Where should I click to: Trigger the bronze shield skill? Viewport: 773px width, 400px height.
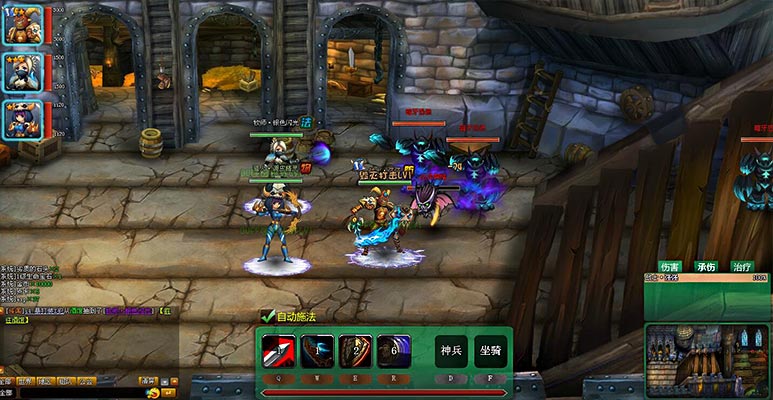coord(355,350)
